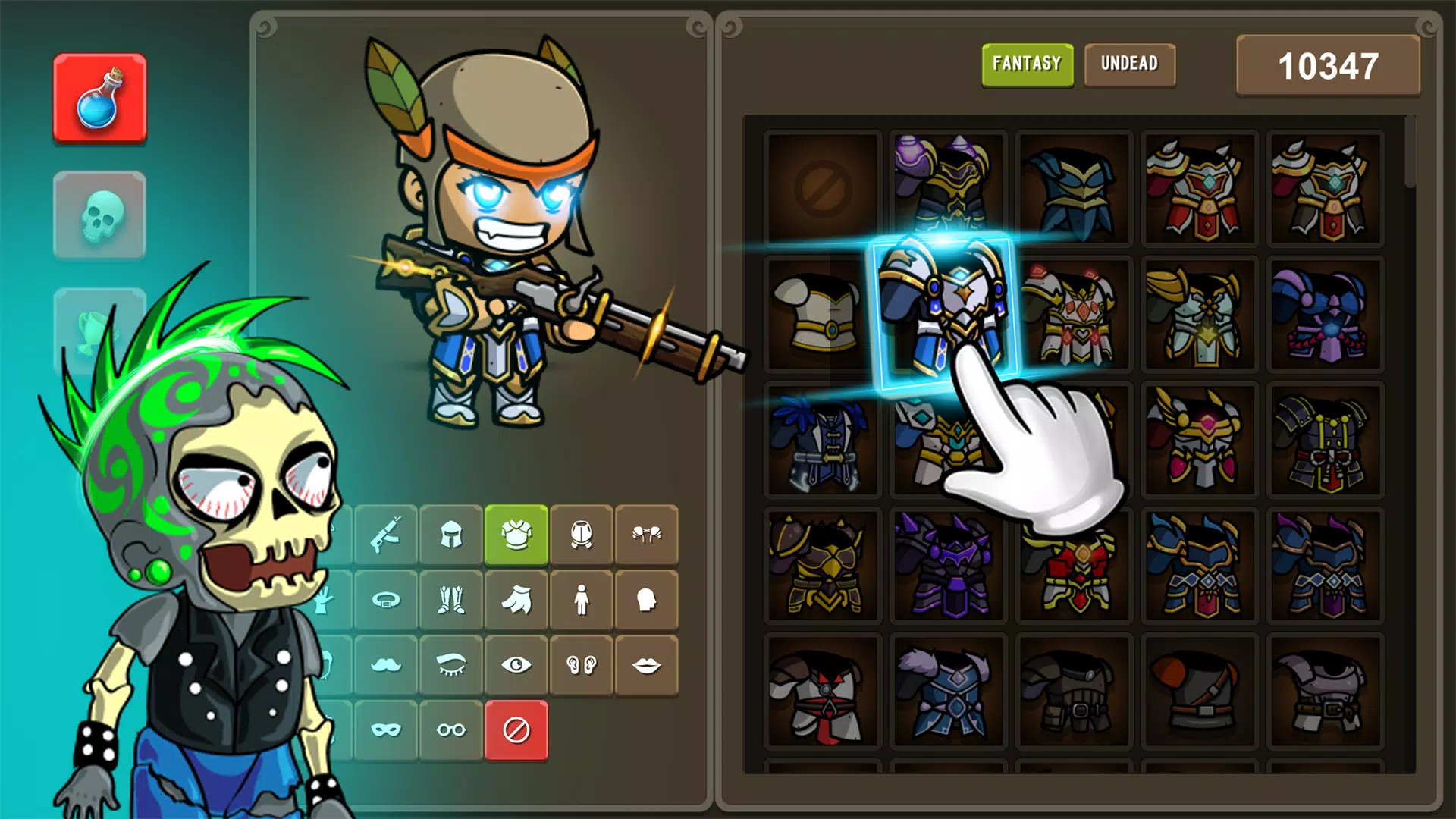Open the mustache category
Screen dimensions: 1456x819
click(386, 665)
